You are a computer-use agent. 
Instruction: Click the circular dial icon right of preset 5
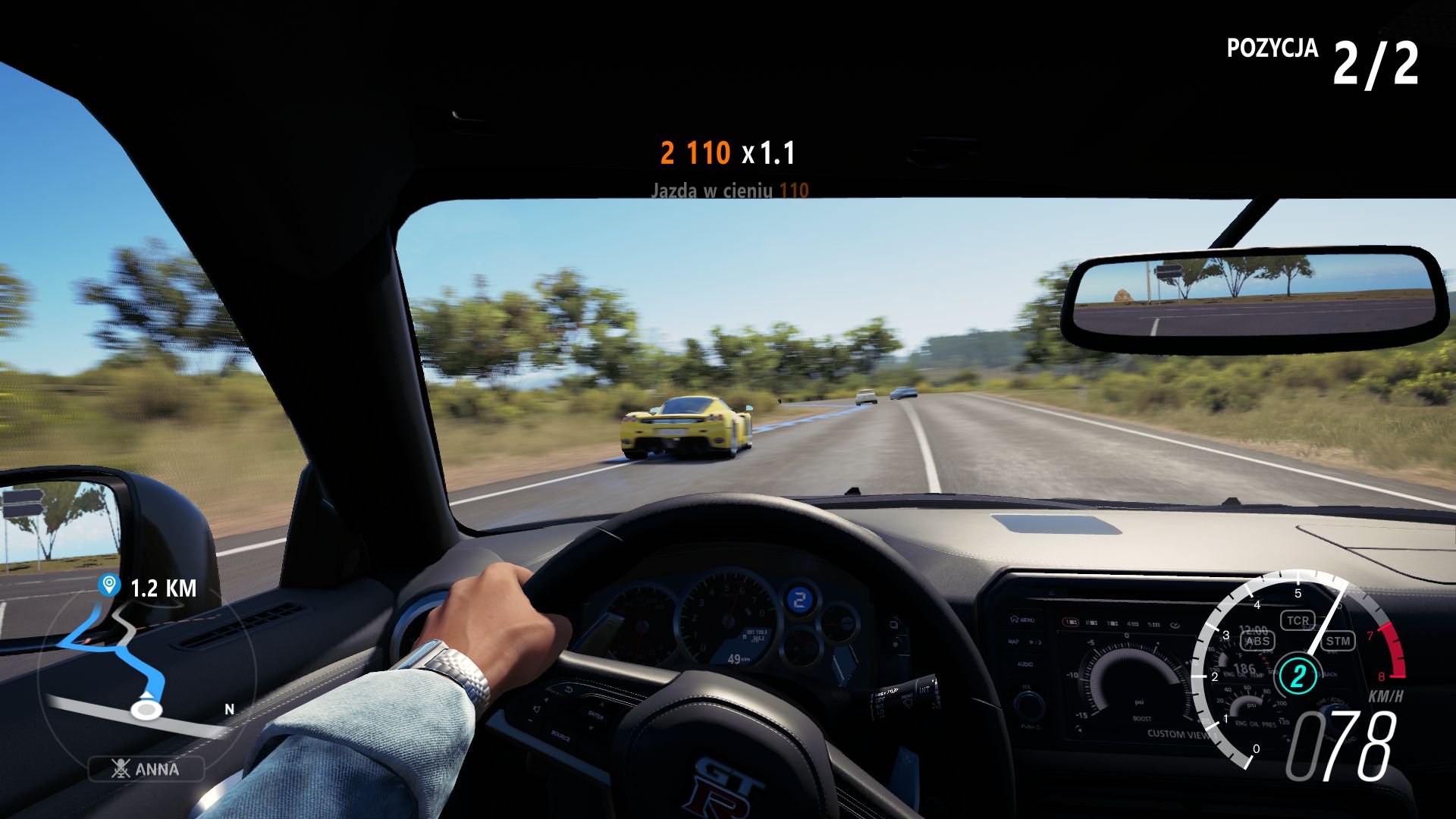1175,624
